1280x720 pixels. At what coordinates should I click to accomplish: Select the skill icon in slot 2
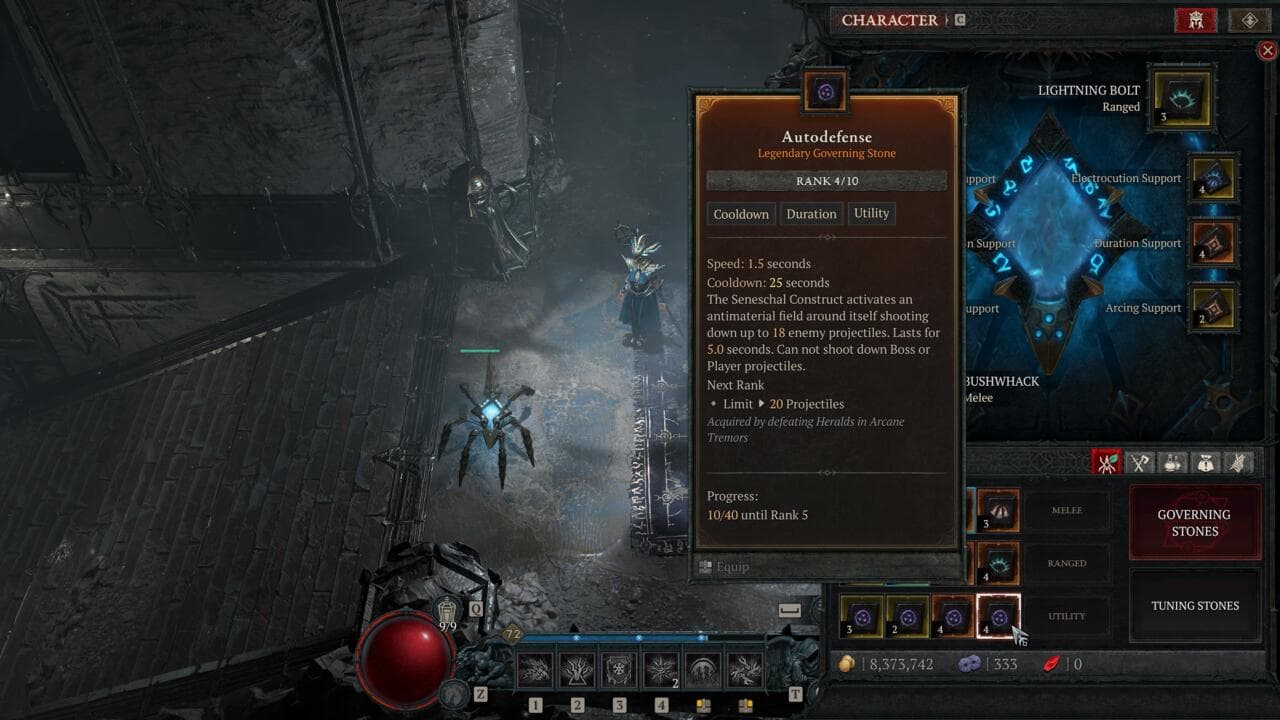coord(577,668)
